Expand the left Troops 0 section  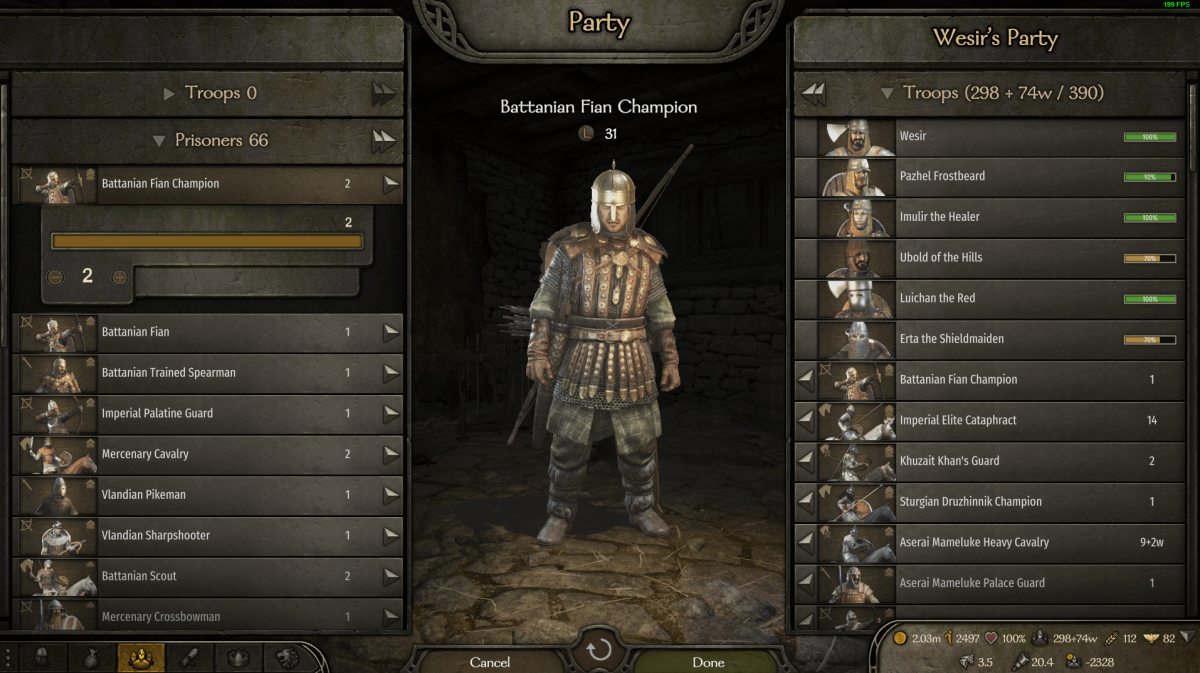[x=169, y=94]
